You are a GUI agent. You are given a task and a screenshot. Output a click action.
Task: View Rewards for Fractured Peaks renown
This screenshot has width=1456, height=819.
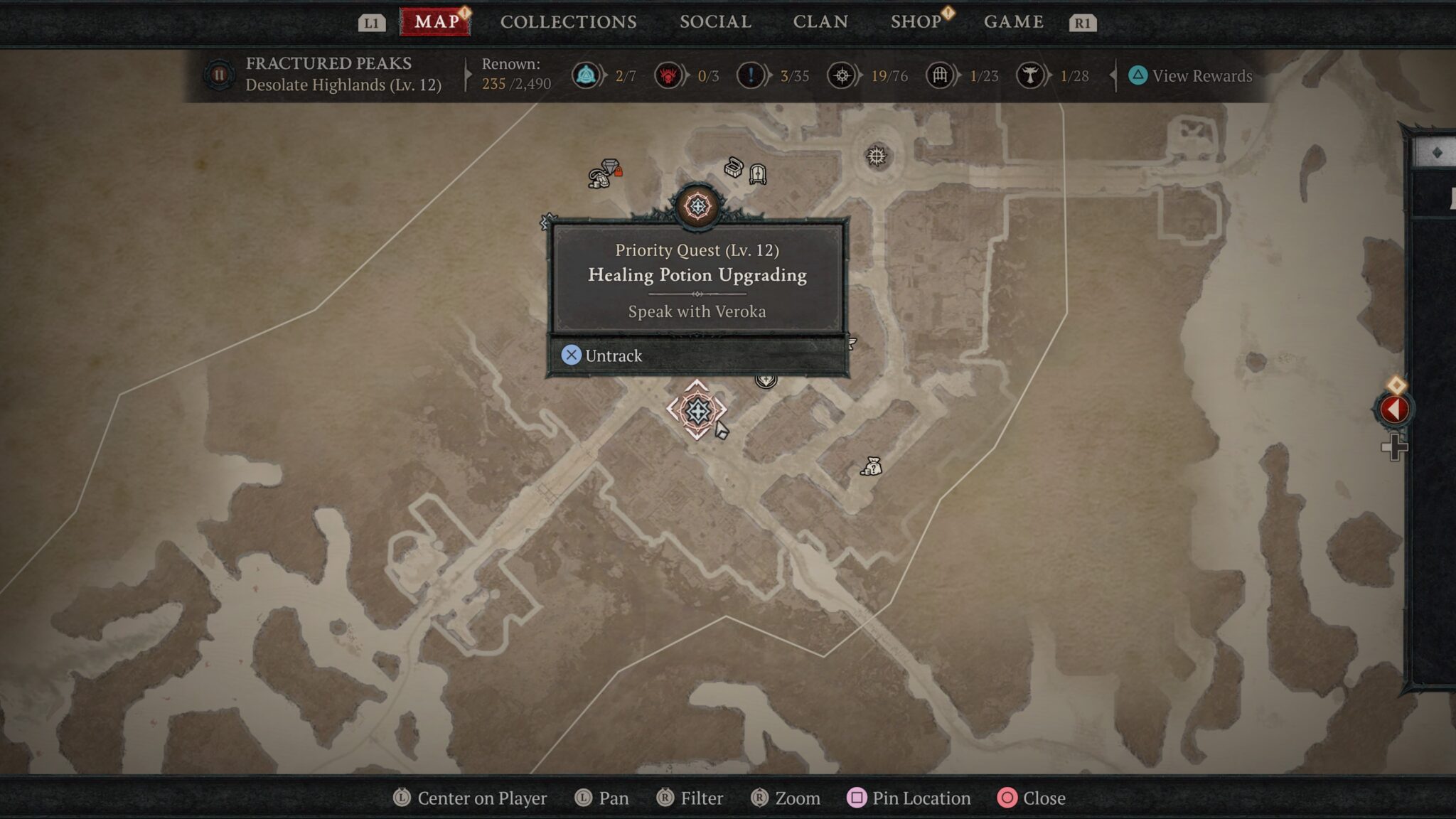coord(1191,76)
